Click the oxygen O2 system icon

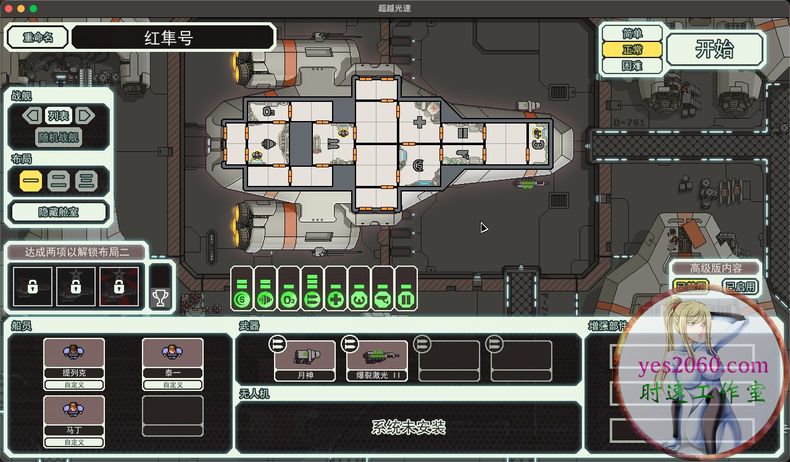288,297
